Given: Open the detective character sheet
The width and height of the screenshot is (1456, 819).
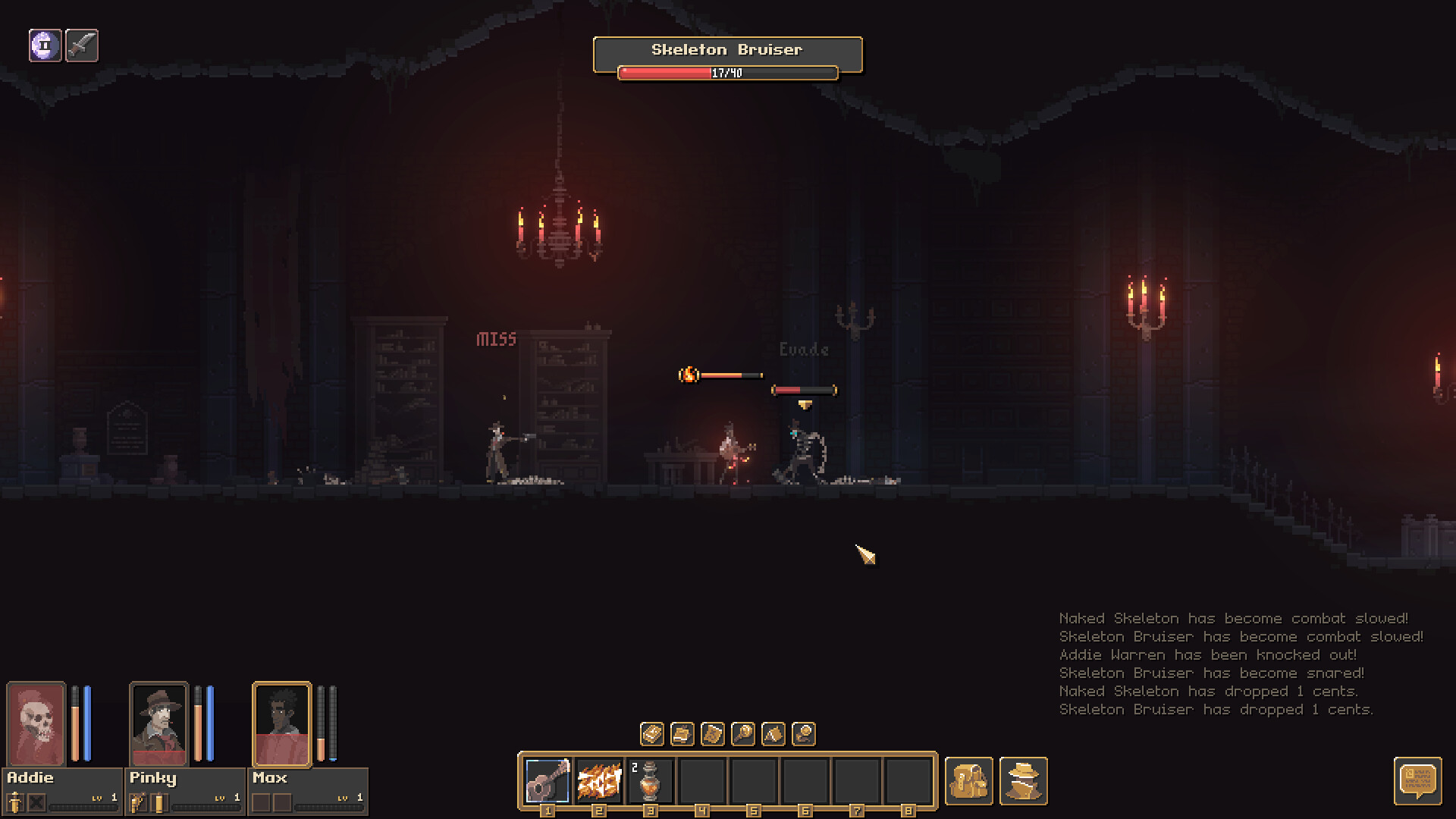Looking at the screenshot, I should 1023,780.
